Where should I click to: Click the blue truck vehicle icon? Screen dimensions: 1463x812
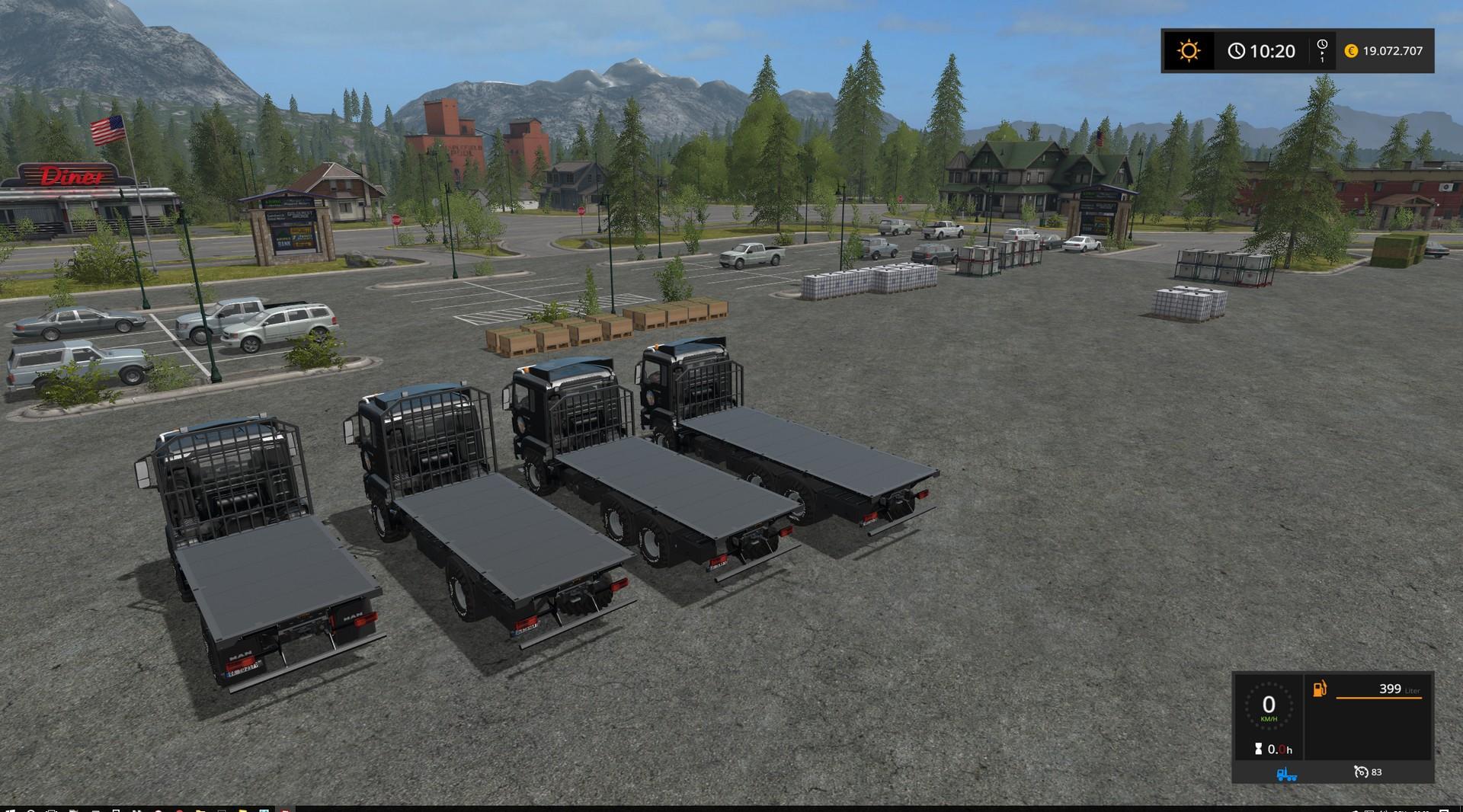pos(1287,773)
